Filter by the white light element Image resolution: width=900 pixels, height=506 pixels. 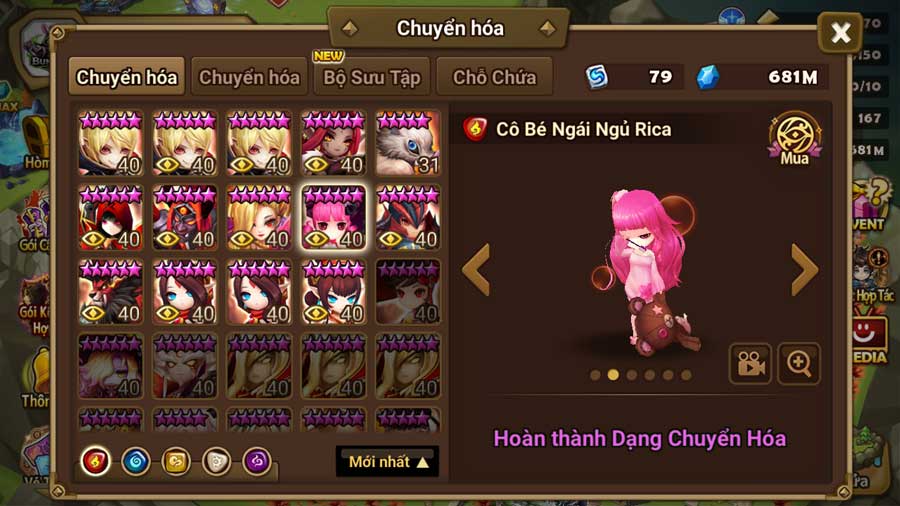coord(217,461)
